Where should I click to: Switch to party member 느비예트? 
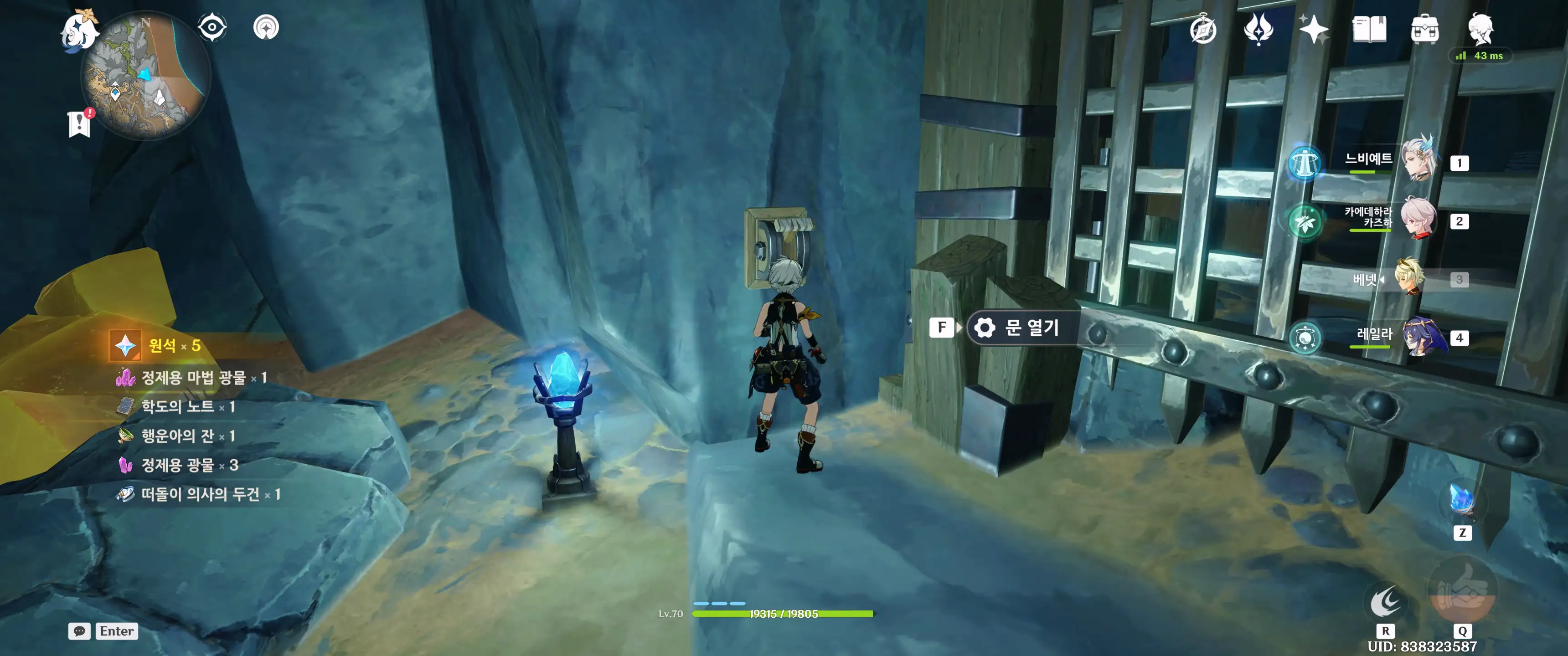pos(1419,160)
